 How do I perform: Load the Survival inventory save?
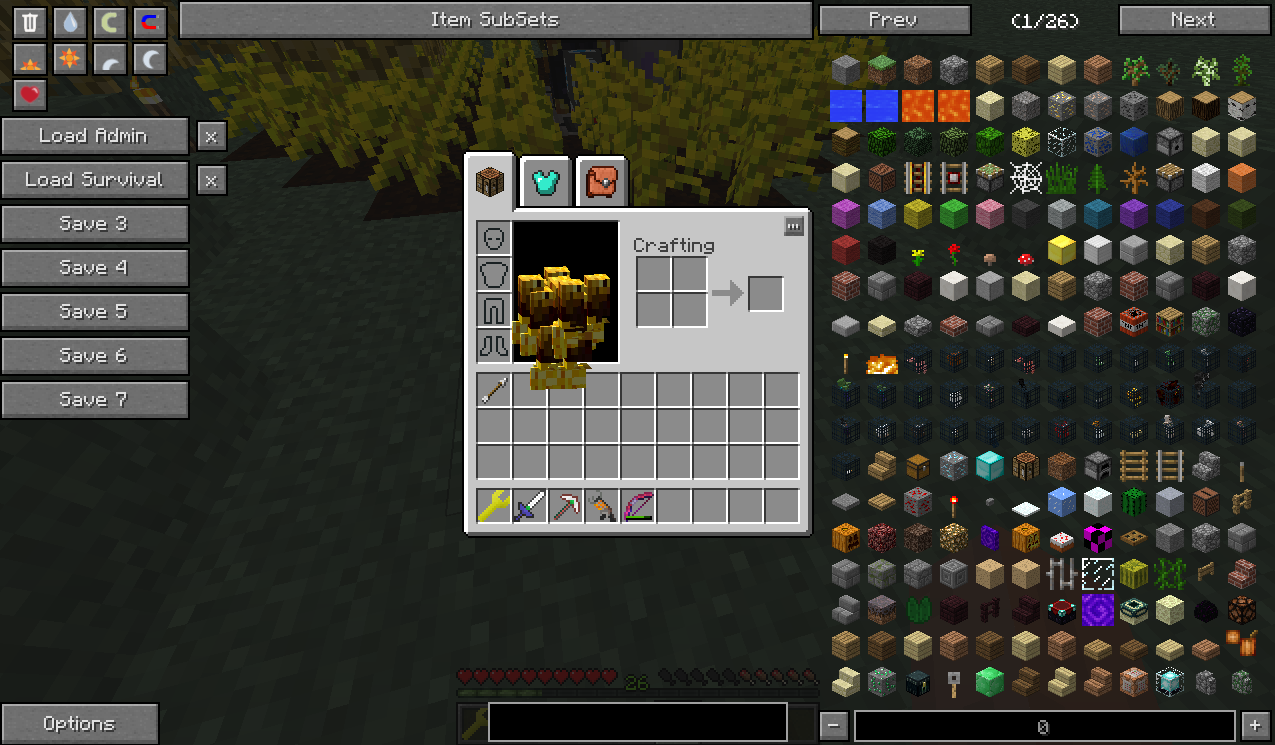94,180
